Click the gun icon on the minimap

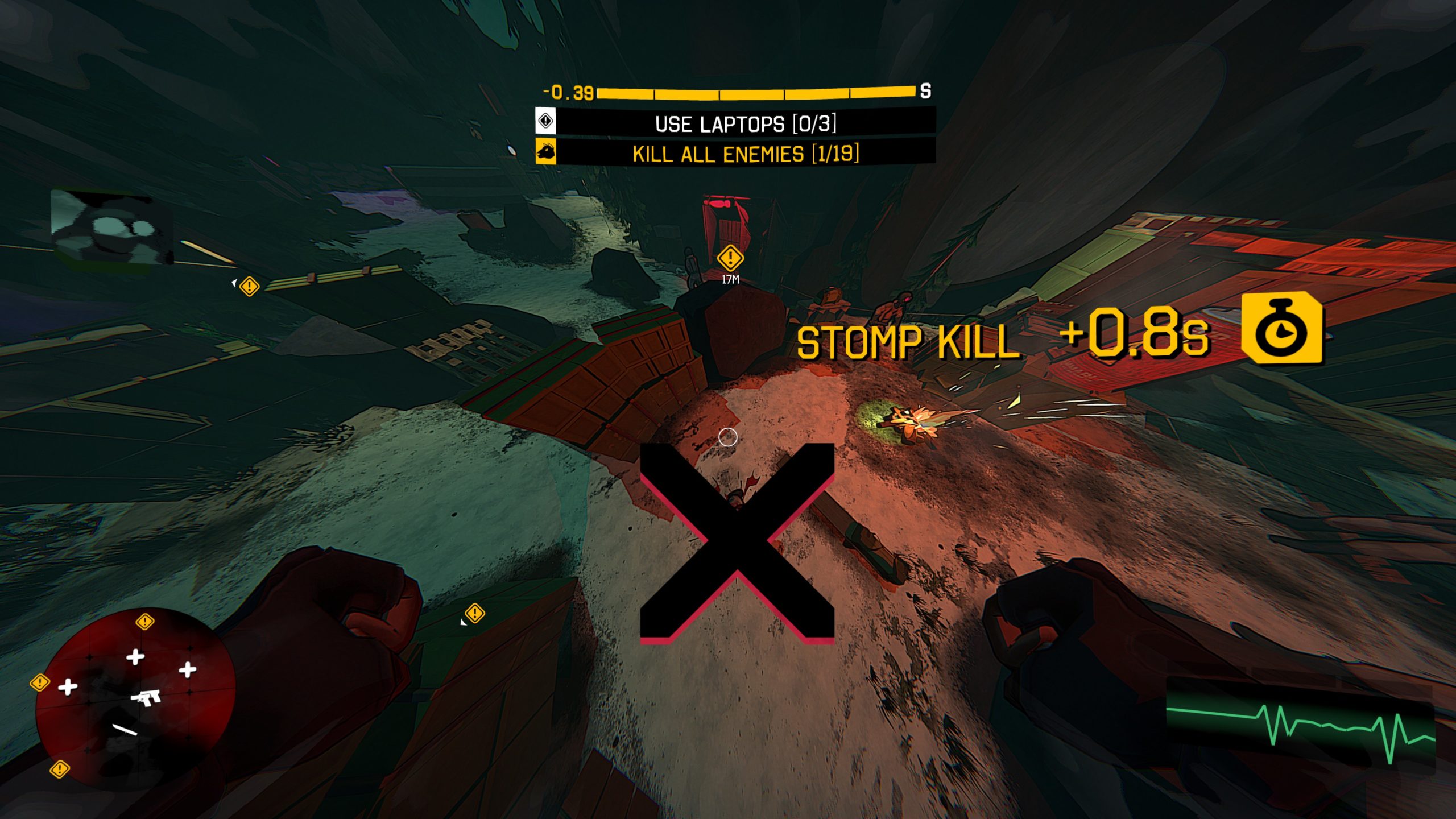tap(147, 697)
